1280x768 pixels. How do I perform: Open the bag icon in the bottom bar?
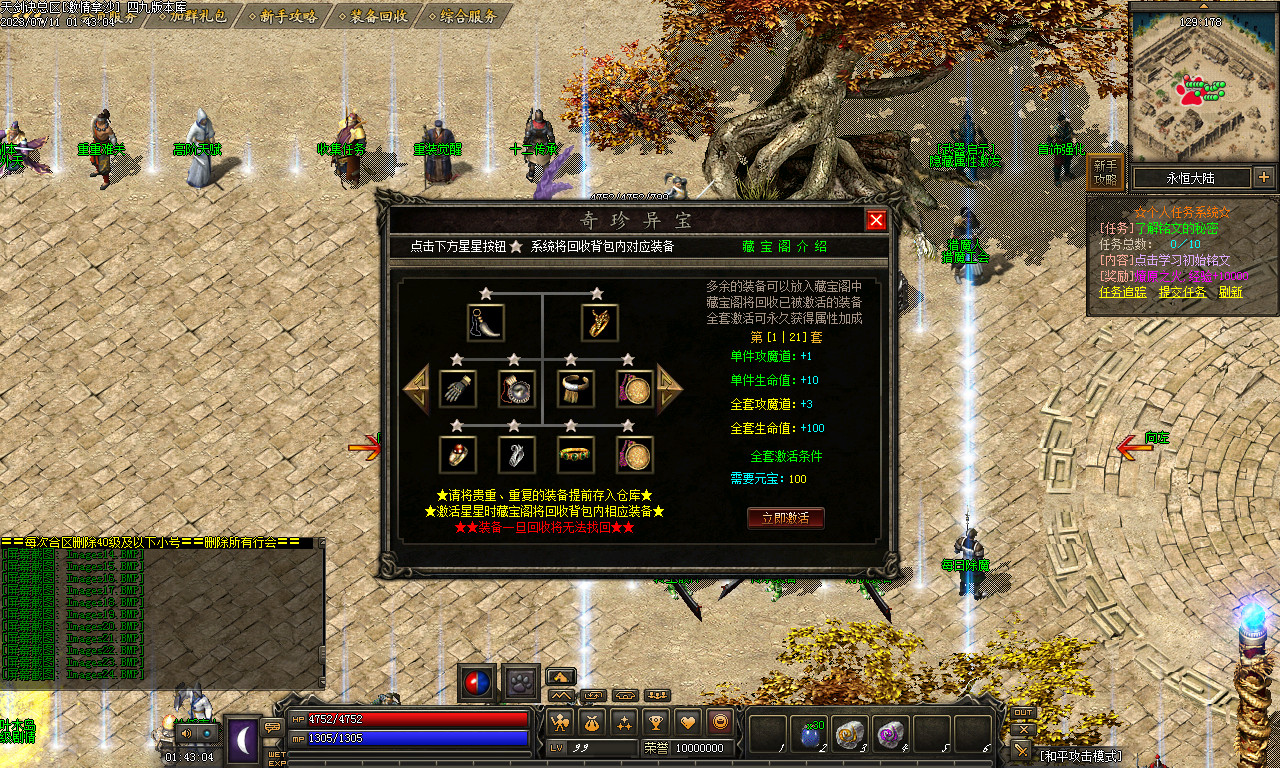pyautogui.click(x=591, y=721)
